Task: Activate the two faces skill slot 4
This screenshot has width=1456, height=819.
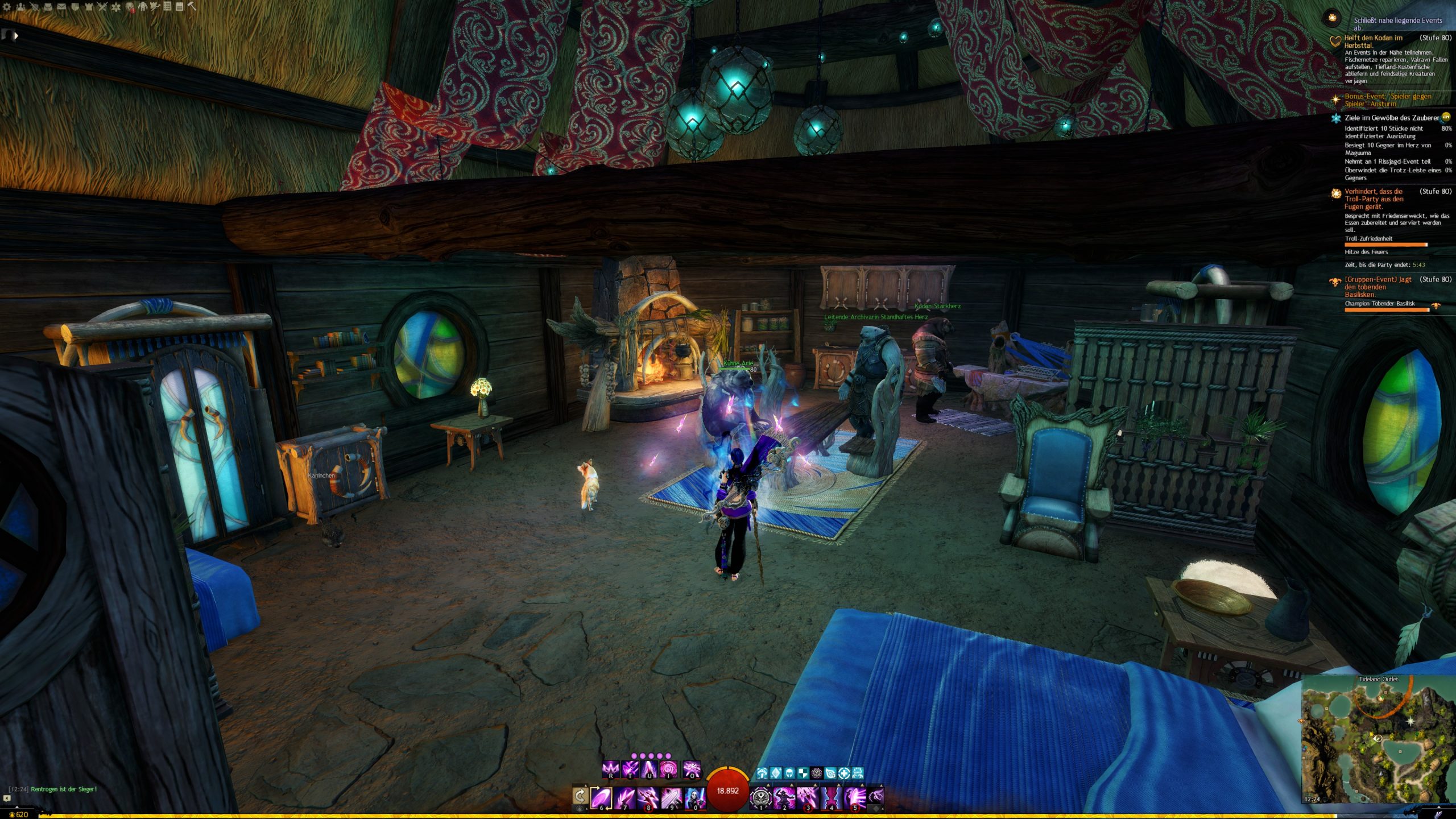Action: coord(831,797)
